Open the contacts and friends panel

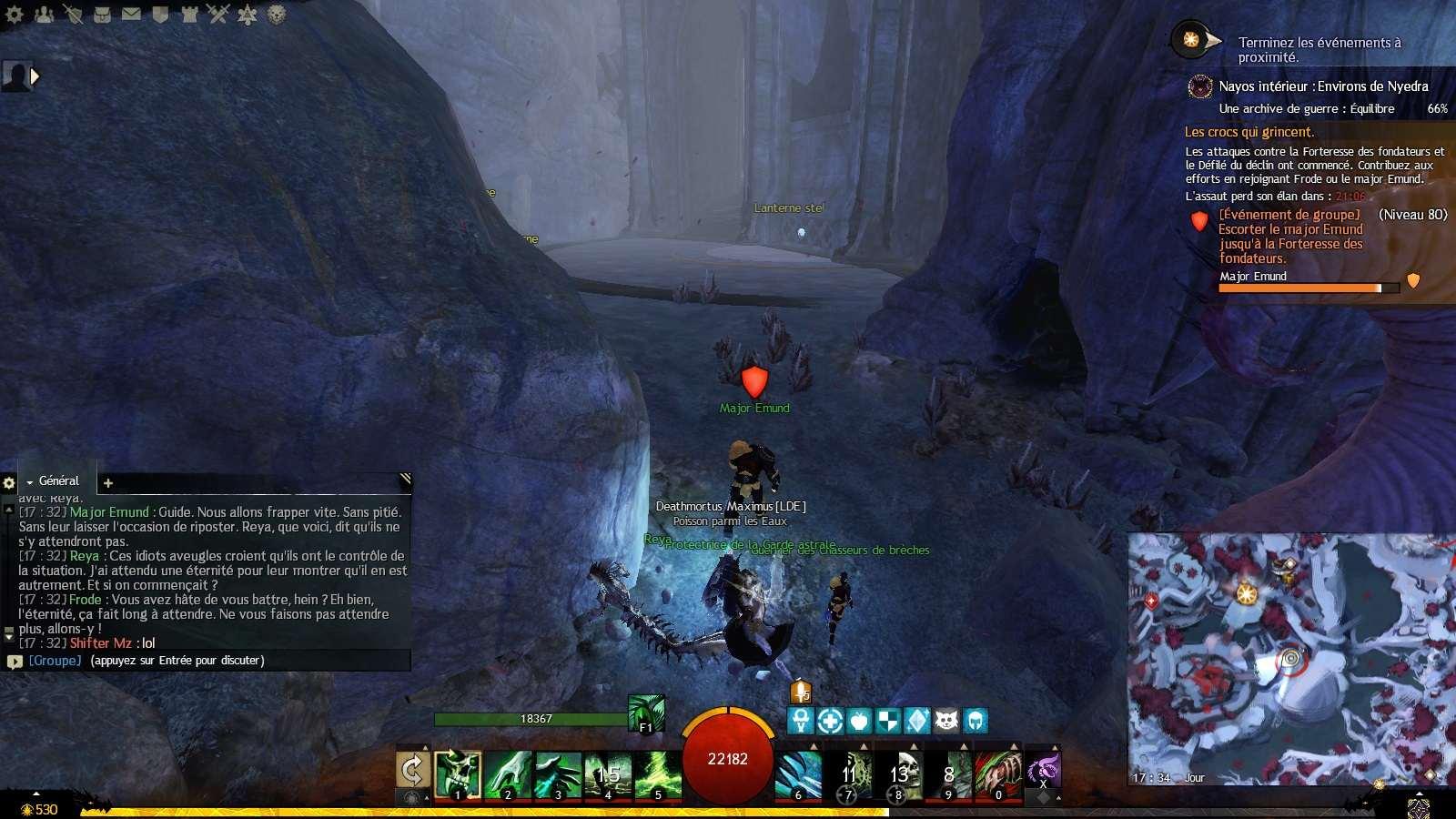pyautogui.click(x=44, y=14)
